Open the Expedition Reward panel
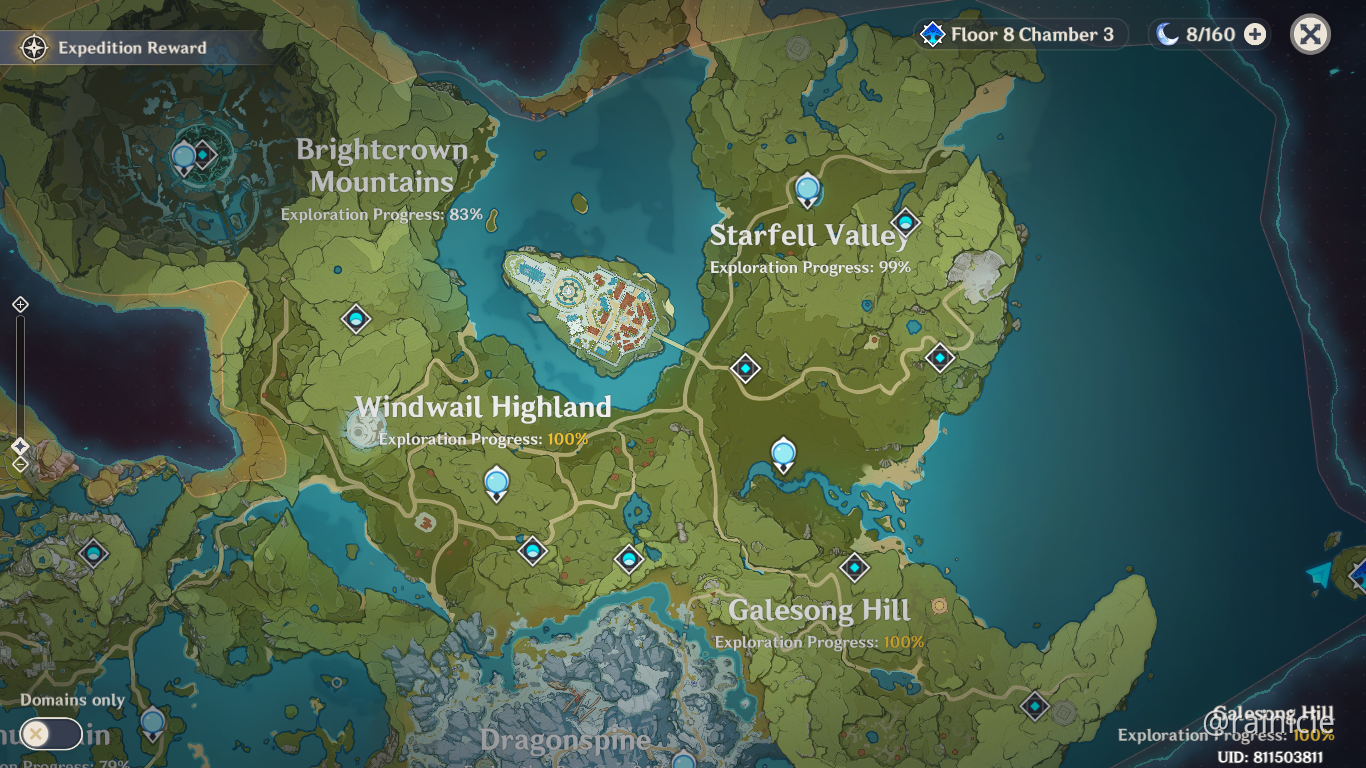Screen dimensions: 1366x768 (118, 48)
